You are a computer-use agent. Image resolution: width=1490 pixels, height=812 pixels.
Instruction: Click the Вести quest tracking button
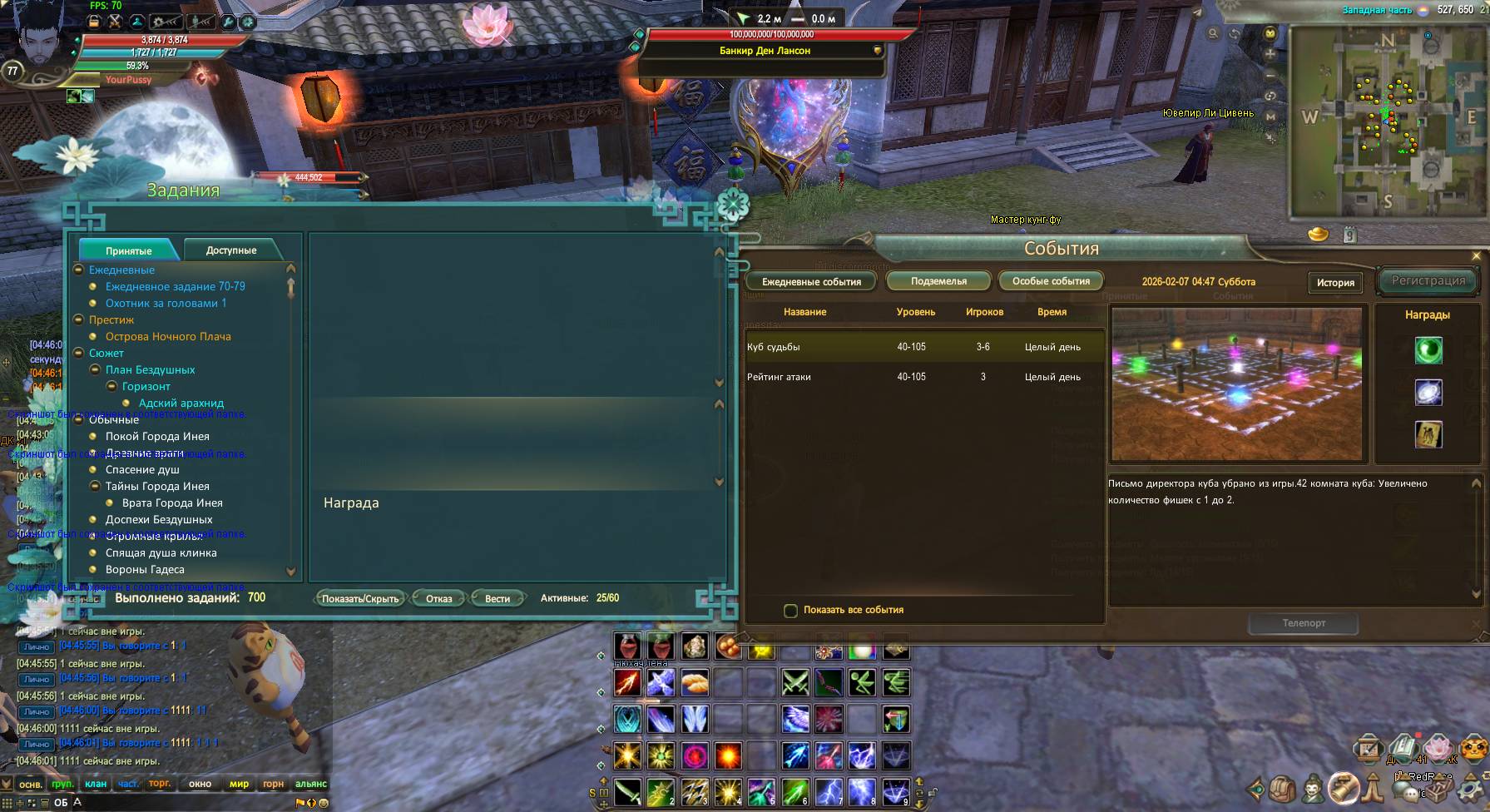[497, 598]
